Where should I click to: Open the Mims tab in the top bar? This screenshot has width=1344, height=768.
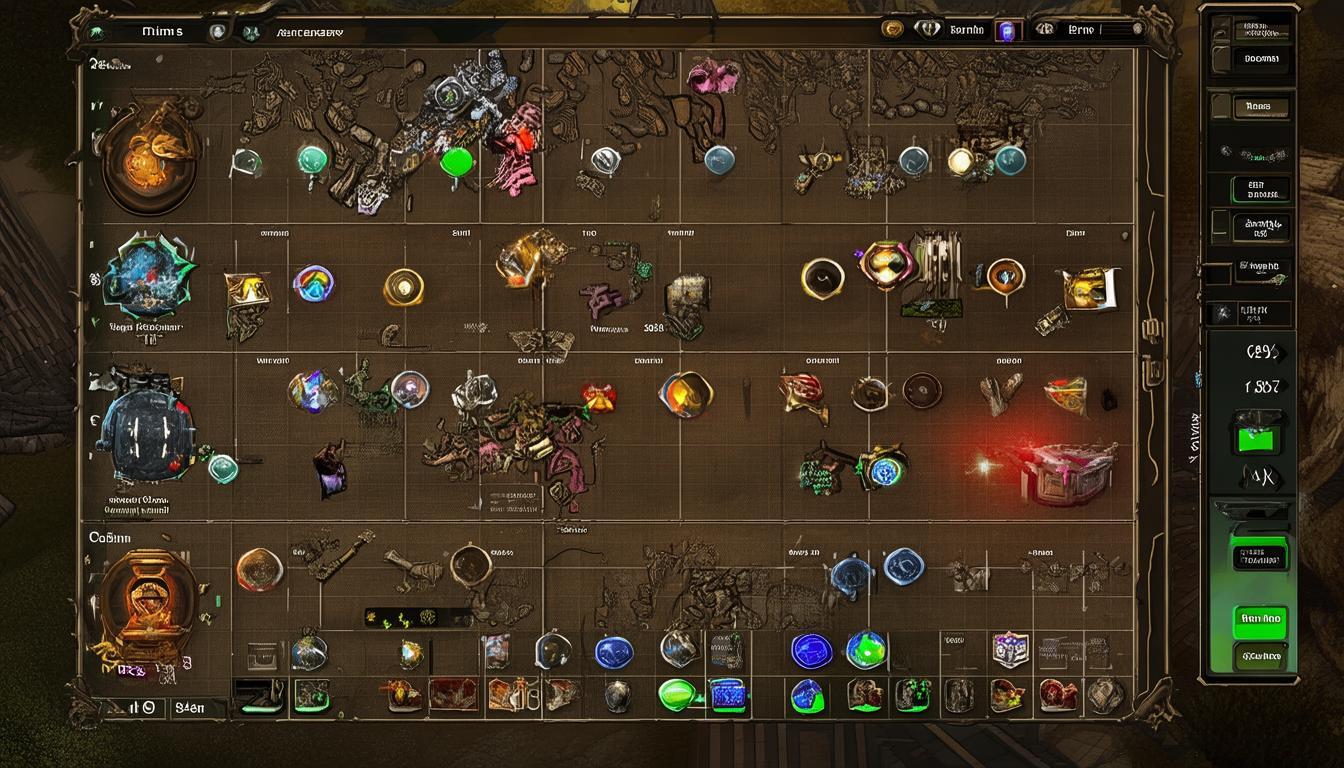[162, 32]
